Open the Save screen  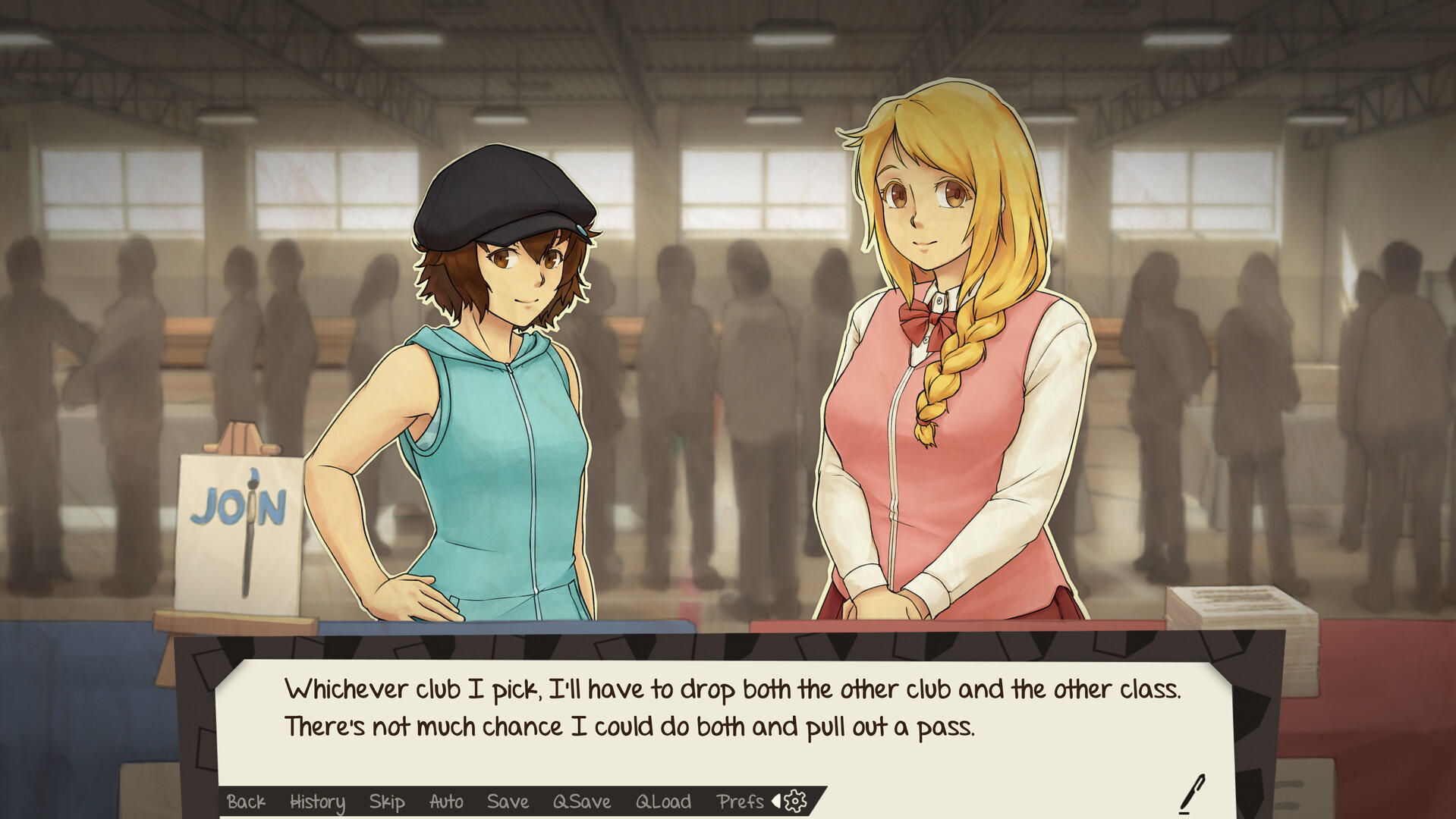pyautogui.click(x=507, y=802)
